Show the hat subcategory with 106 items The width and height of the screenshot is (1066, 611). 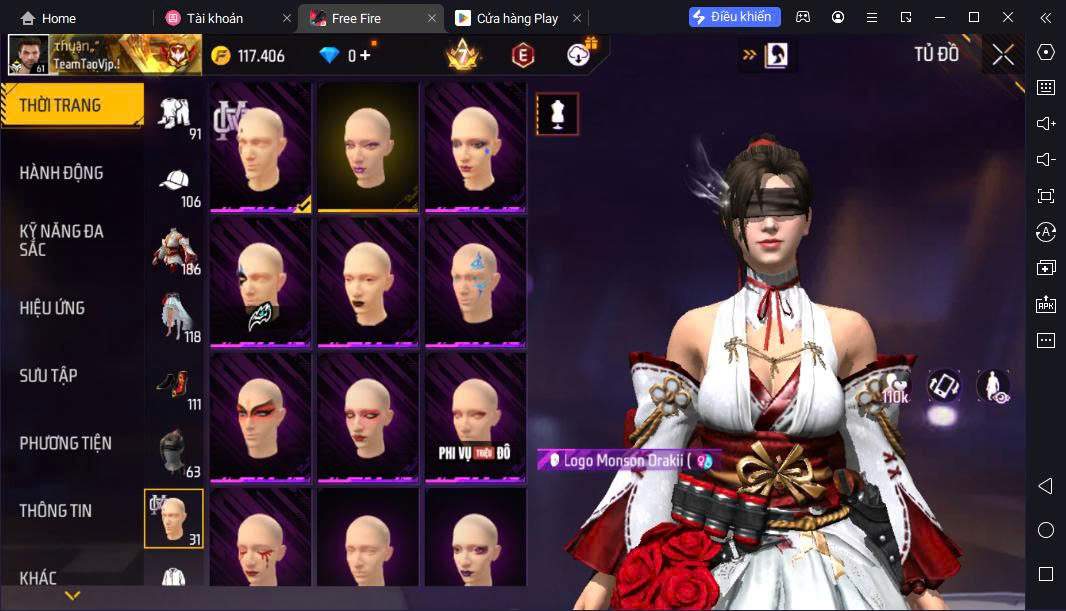click(174, 186)
